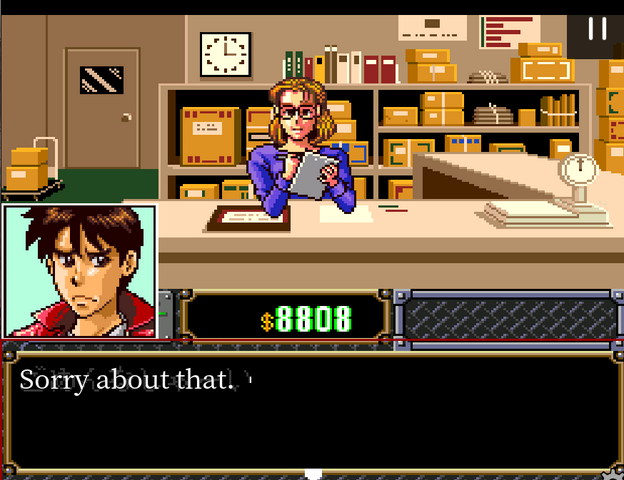Advance the "Sorry about that." dialogue box
The width and height of the screenshot is (624, 480).
[x=312, y=412]
